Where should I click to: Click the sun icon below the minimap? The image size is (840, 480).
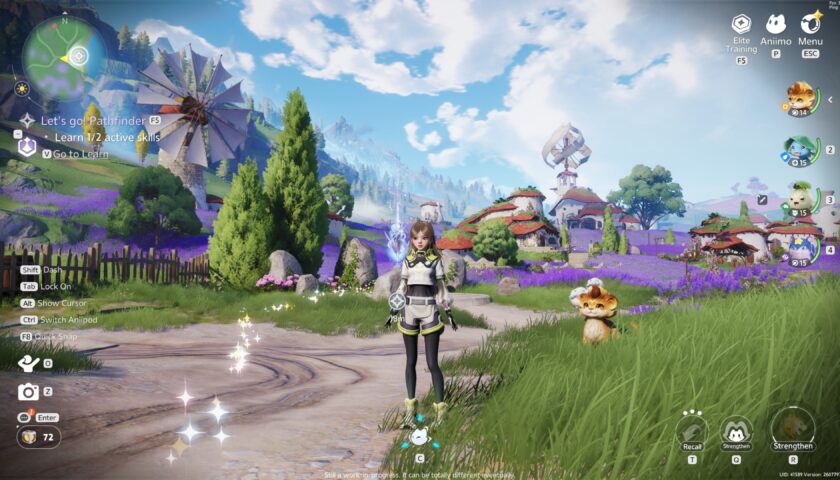pos(22,89)
